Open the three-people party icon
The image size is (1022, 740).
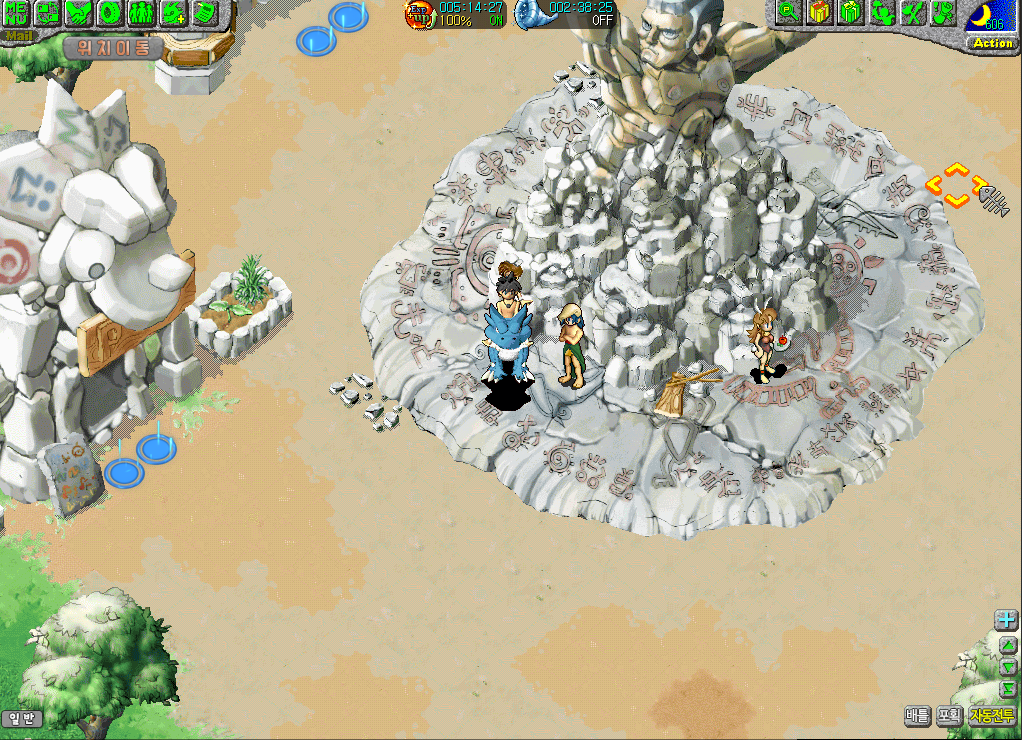[141, 13]
